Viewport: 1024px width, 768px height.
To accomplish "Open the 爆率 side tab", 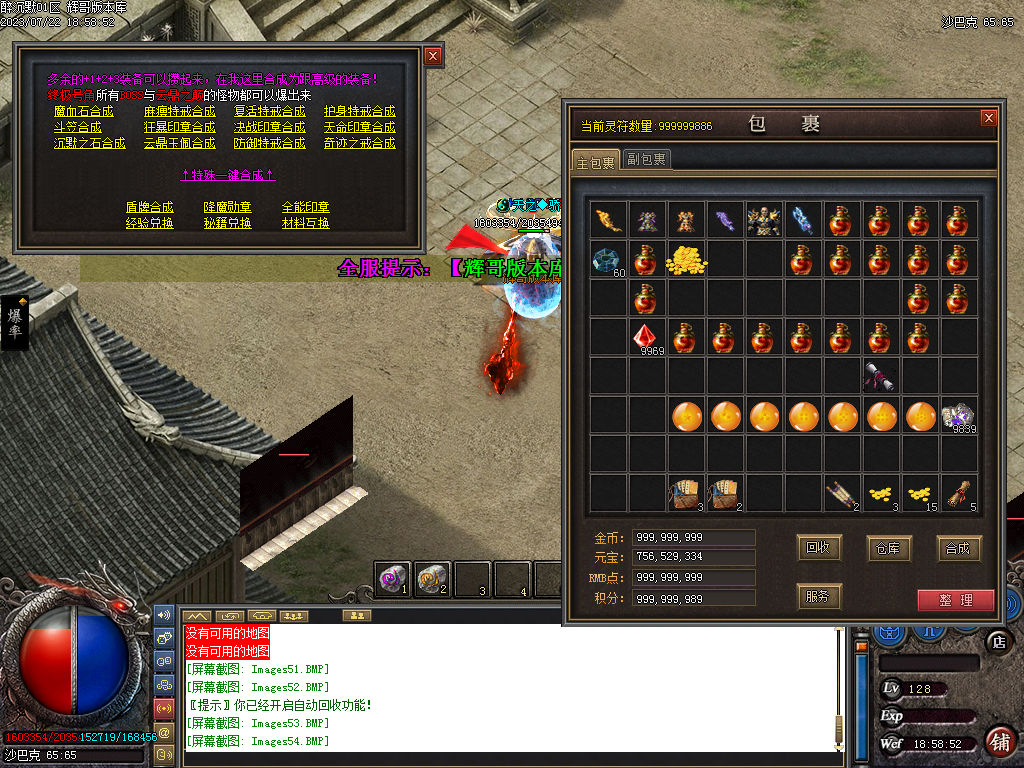I will click(x=15, y=322).
